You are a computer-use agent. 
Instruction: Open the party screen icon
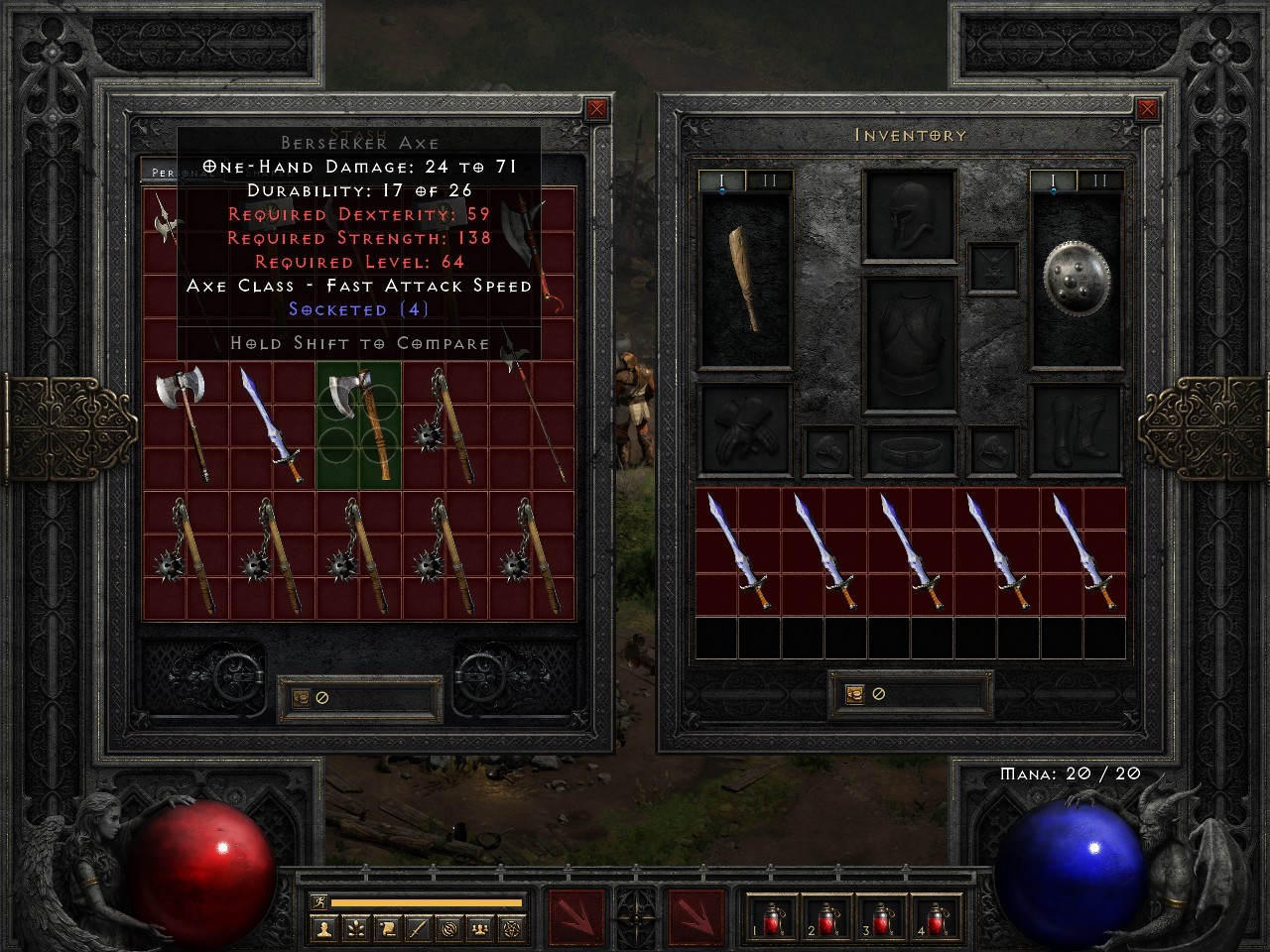479,930
